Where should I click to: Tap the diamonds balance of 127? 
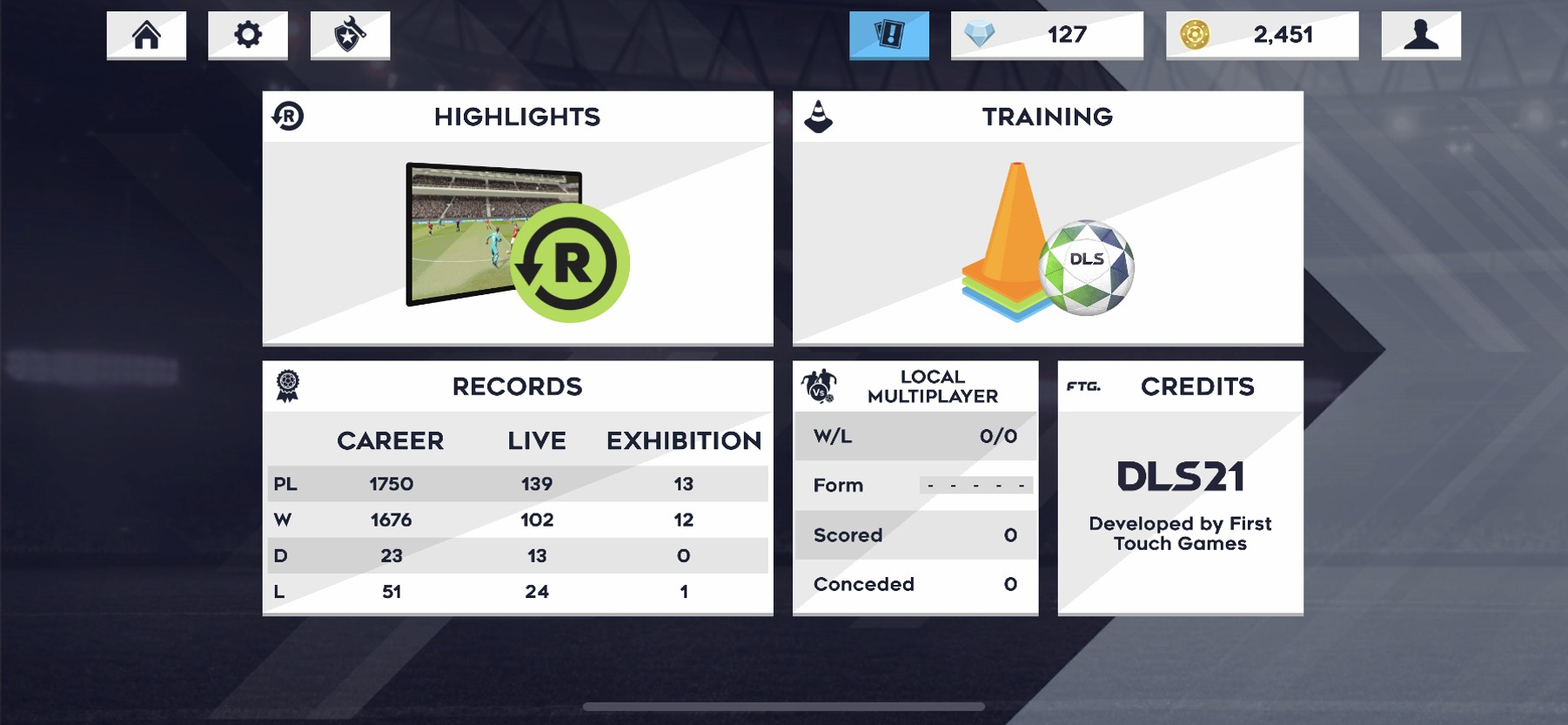tap(1047, 35)
